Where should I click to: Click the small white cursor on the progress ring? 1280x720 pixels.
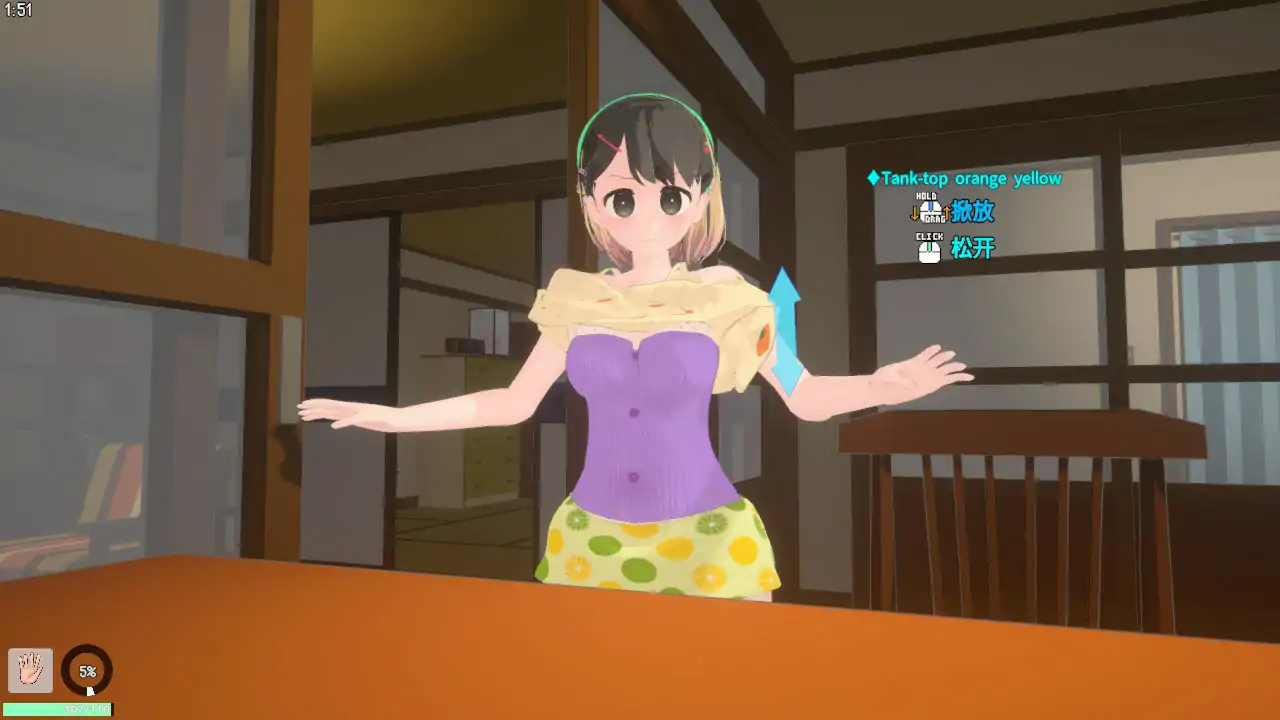(x=90, y=690)
